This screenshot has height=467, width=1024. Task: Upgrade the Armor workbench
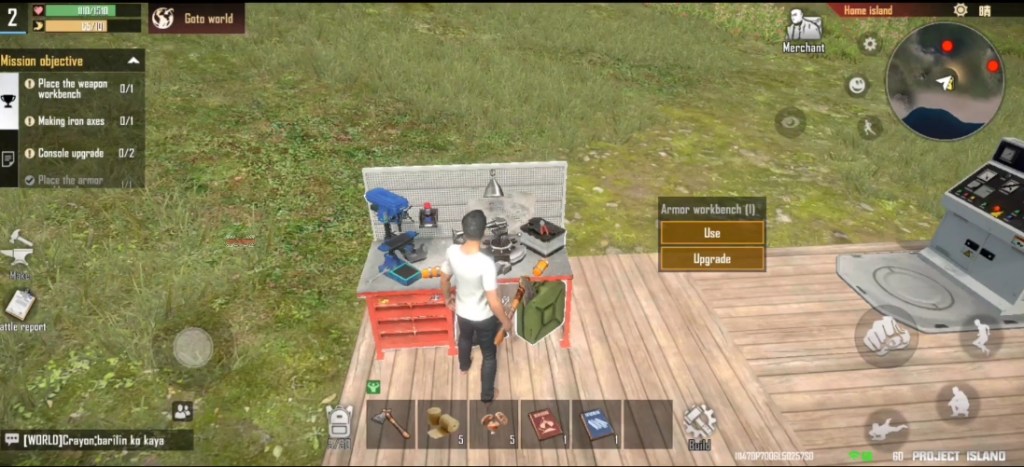[x=712, y=259]
